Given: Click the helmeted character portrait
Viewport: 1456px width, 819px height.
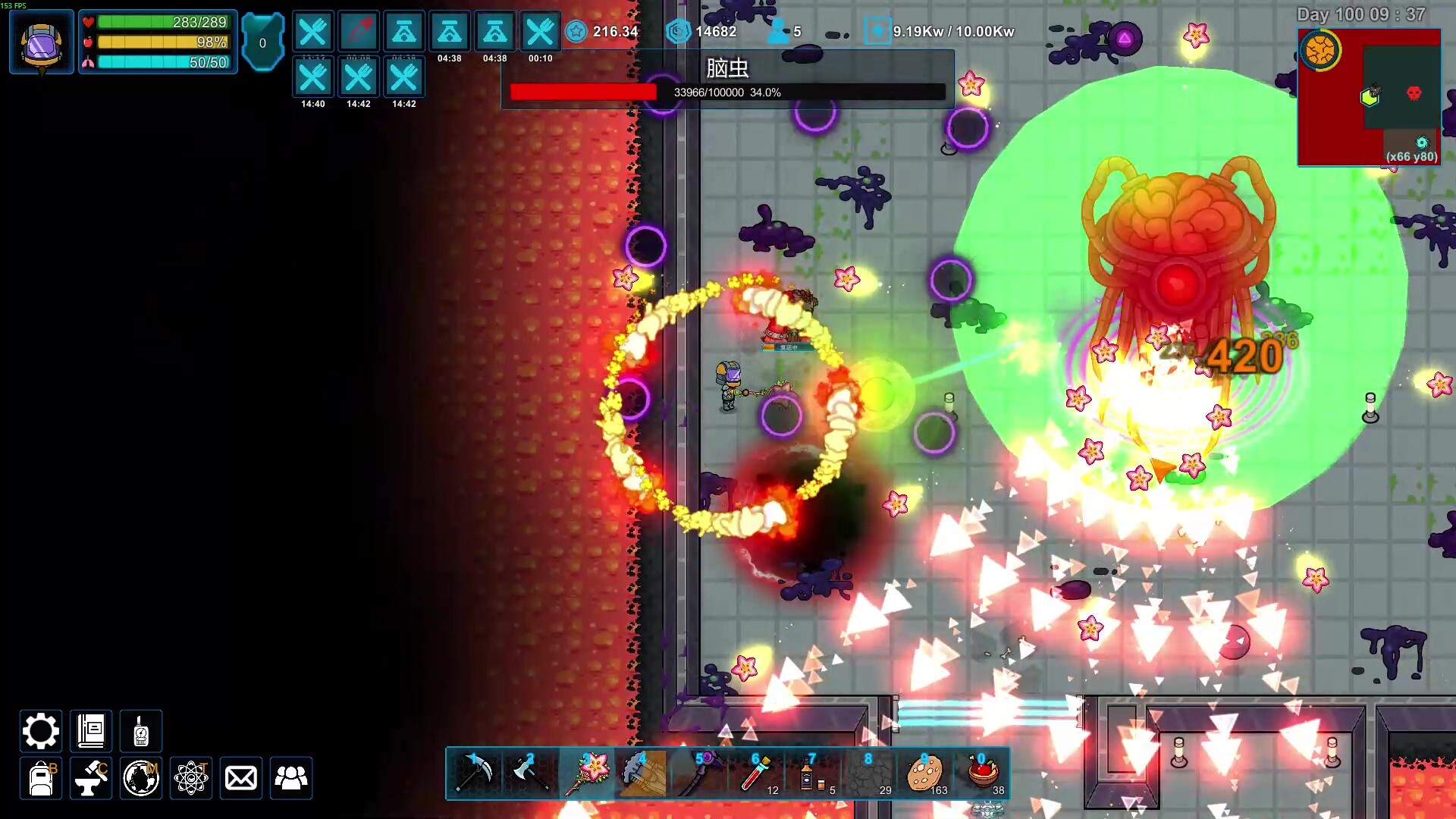Looking at the screenshot, I should point(42,42).
